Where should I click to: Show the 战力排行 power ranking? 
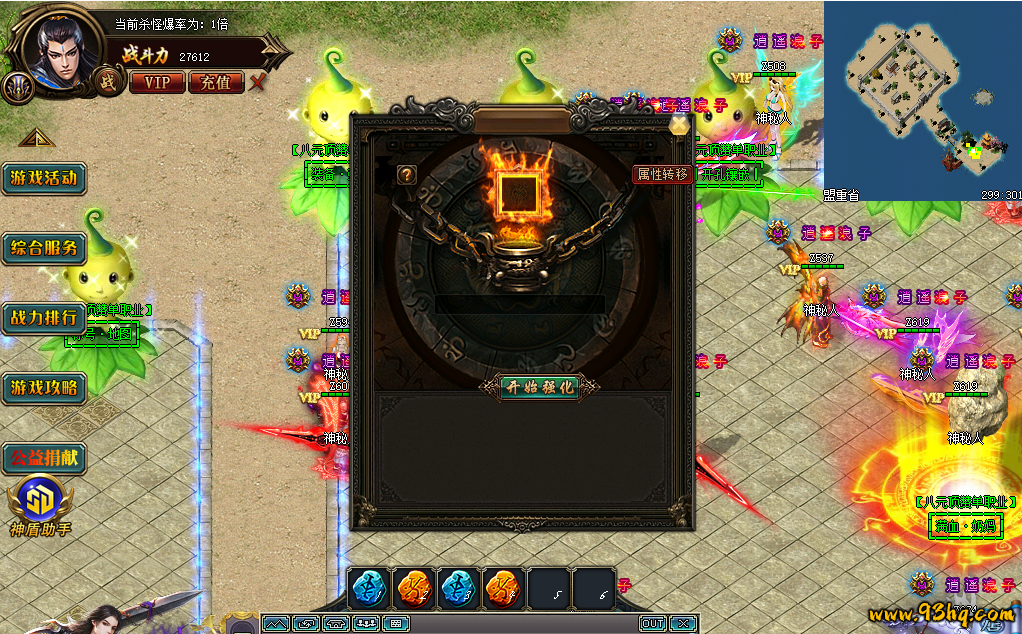pyautogui.click(x=43, y=318)
